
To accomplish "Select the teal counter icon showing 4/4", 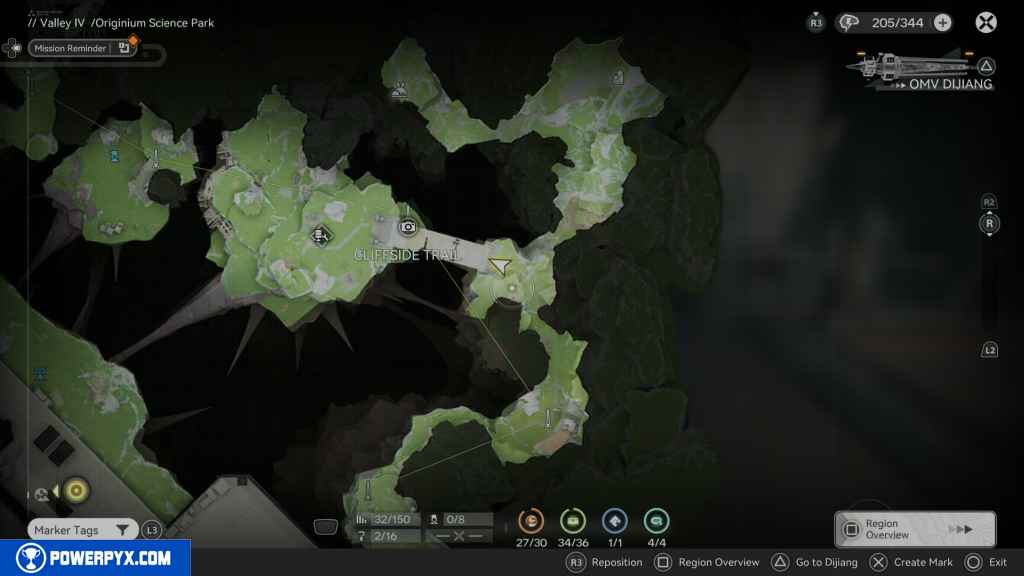I will [657, 521].
